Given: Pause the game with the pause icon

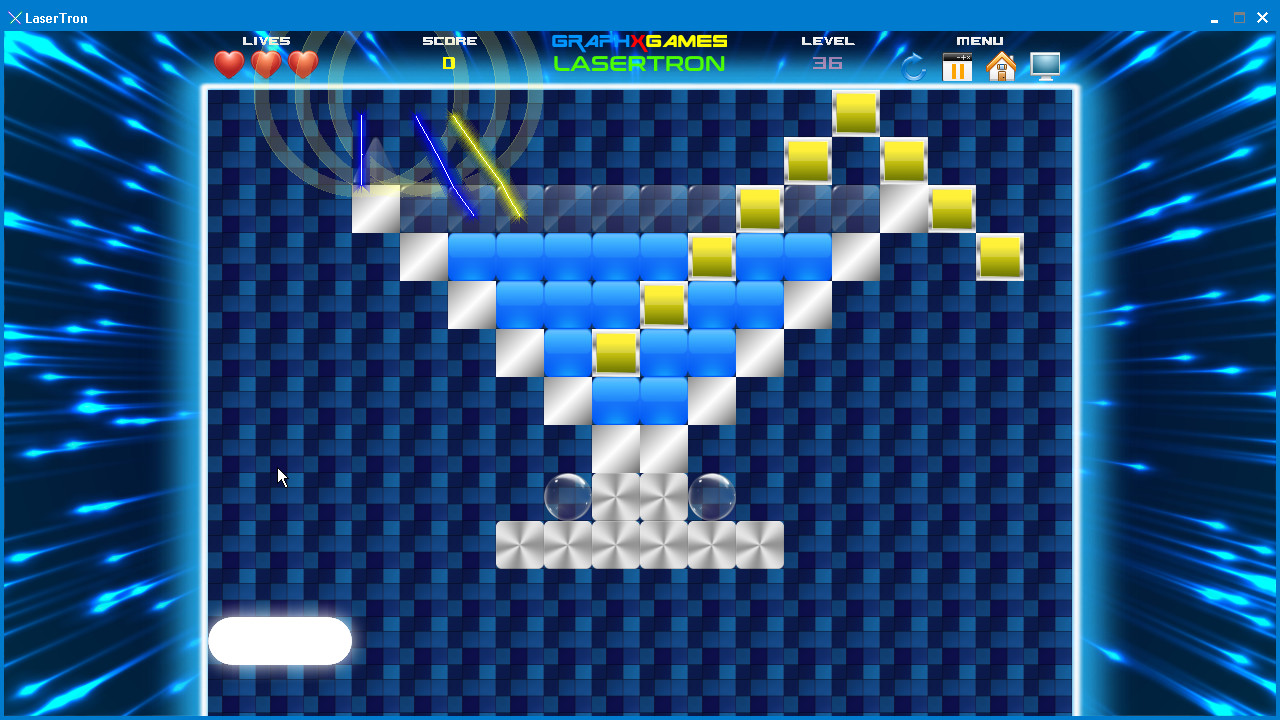Looking at the screenshot, I should click(x=956, y=66).
